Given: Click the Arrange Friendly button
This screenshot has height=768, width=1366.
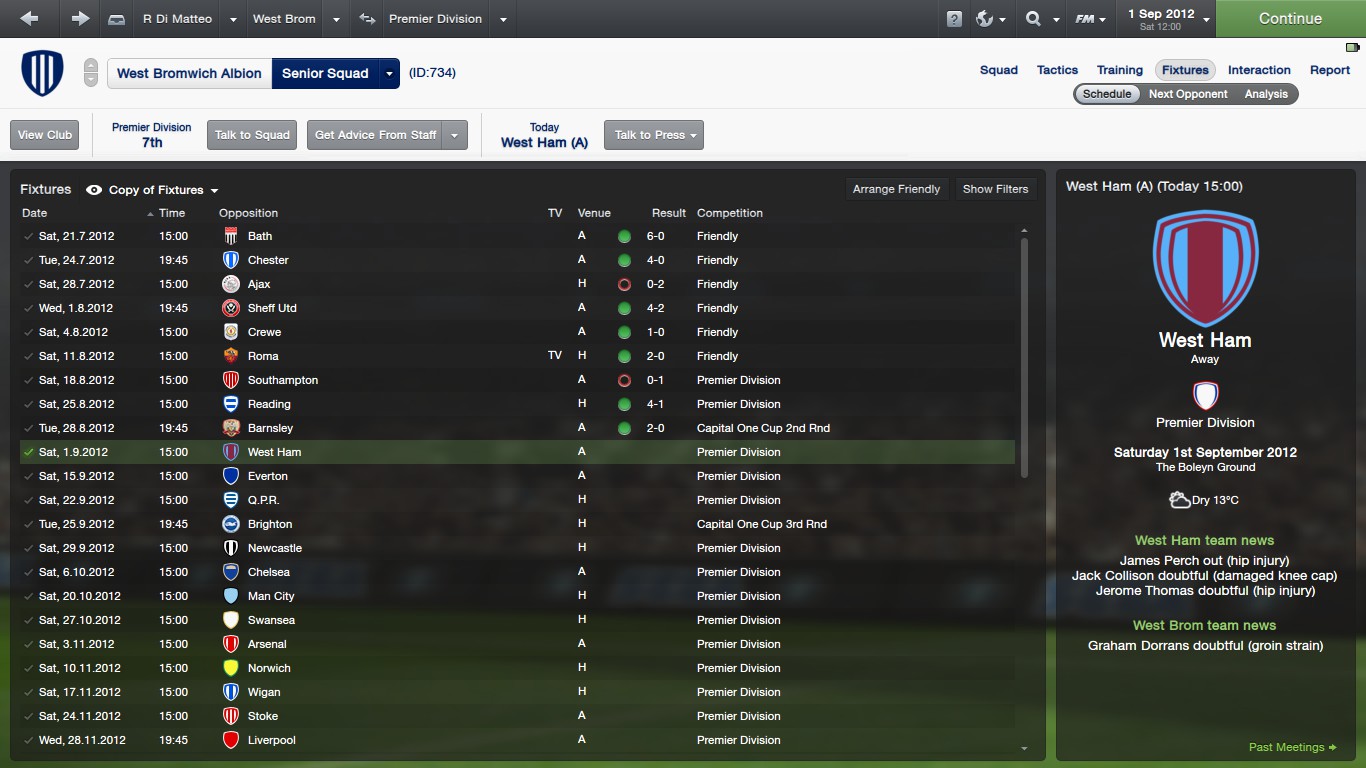Looking at the screenshot, I should tap(896, 189).
